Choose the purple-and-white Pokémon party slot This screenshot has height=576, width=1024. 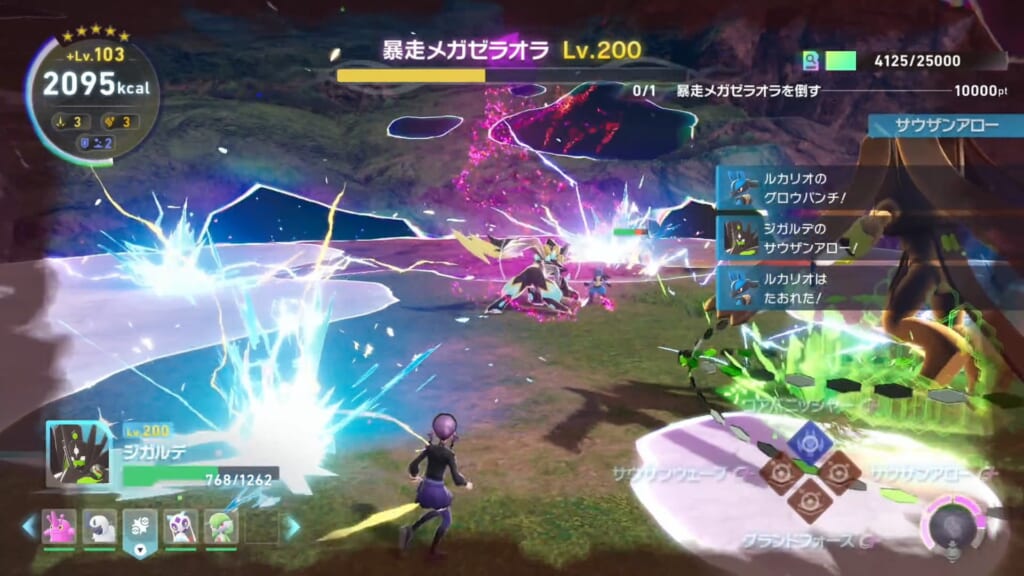180,526
